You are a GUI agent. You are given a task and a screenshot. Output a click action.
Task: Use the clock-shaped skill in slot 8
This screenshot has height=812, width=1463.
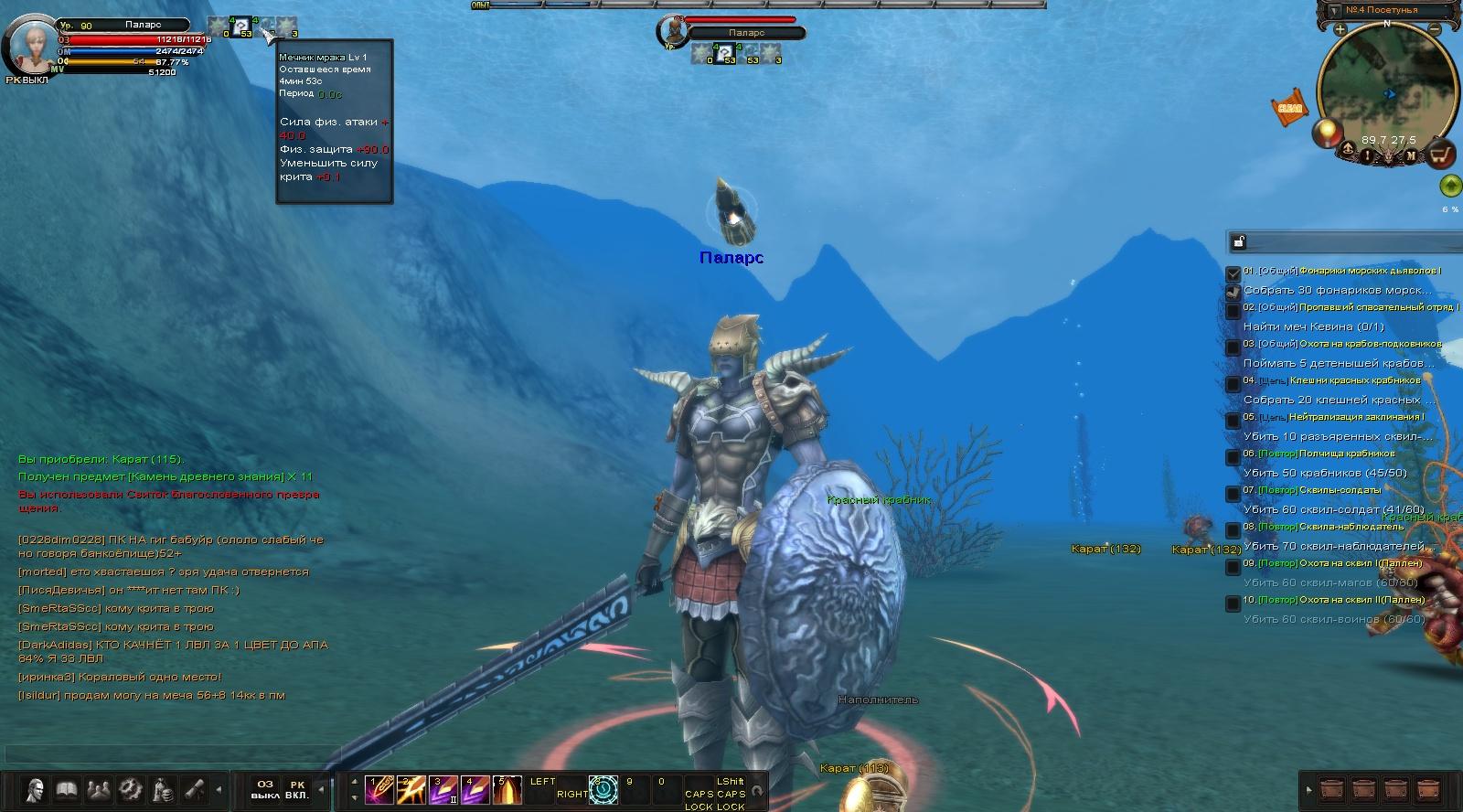pos(603,790)
